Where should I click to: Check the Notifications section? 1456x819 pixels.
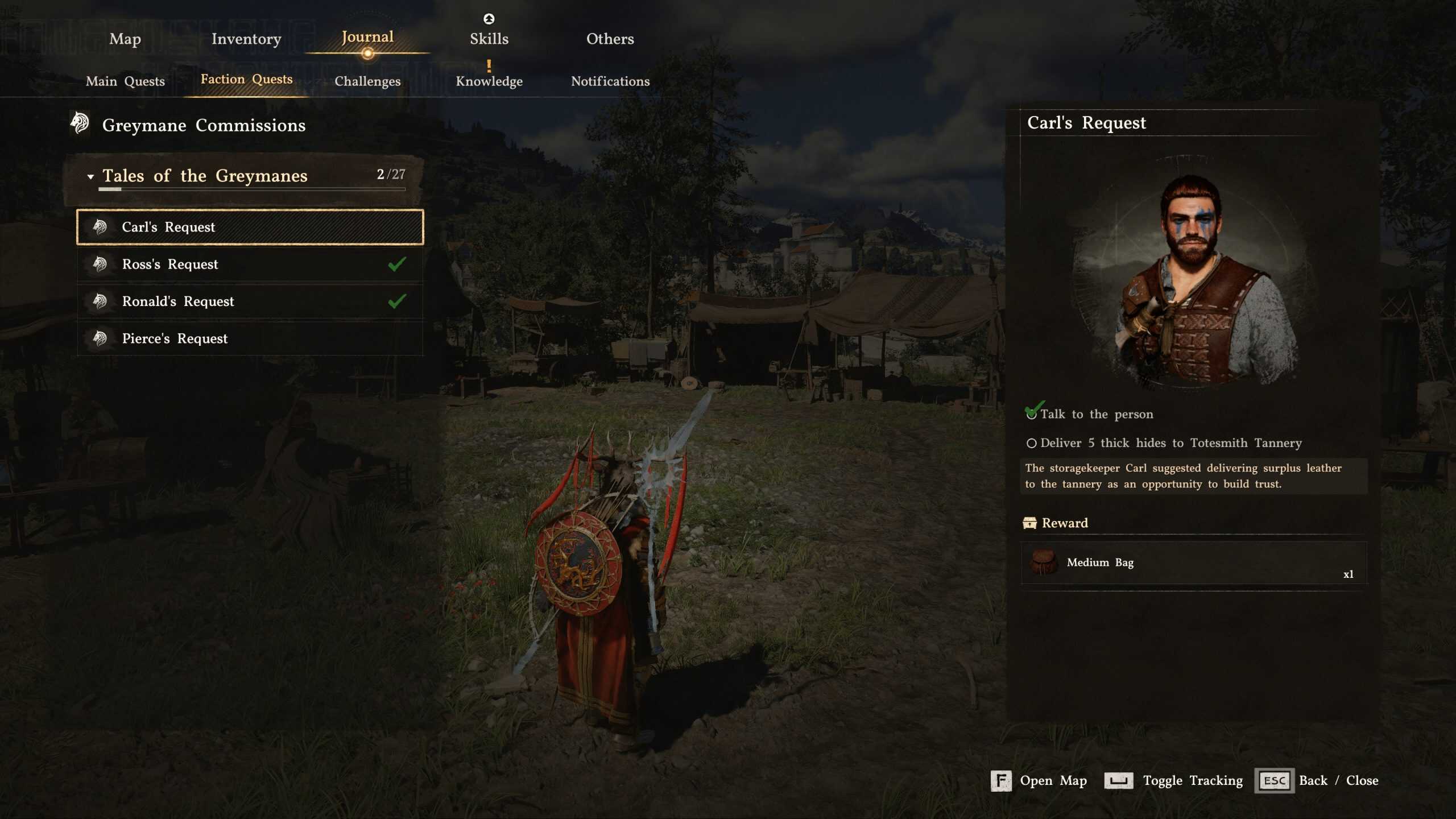(x=610, y=81)
